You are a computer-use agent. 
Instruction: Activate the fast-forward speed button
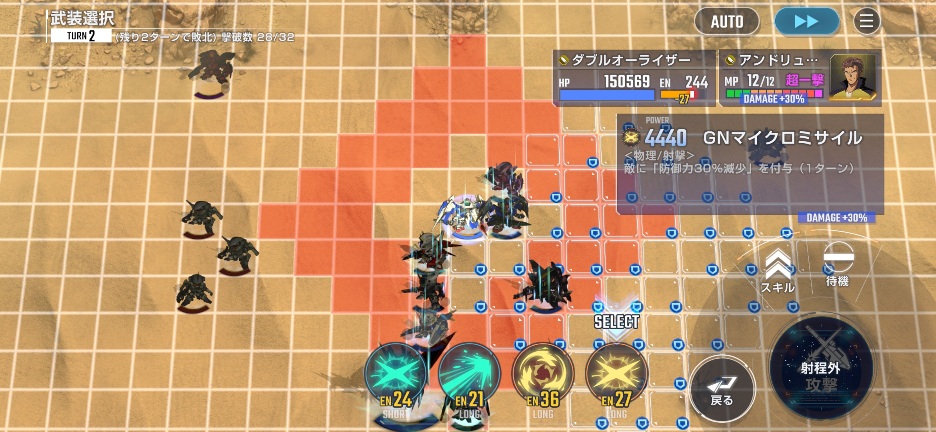click(x=806, y=21)
